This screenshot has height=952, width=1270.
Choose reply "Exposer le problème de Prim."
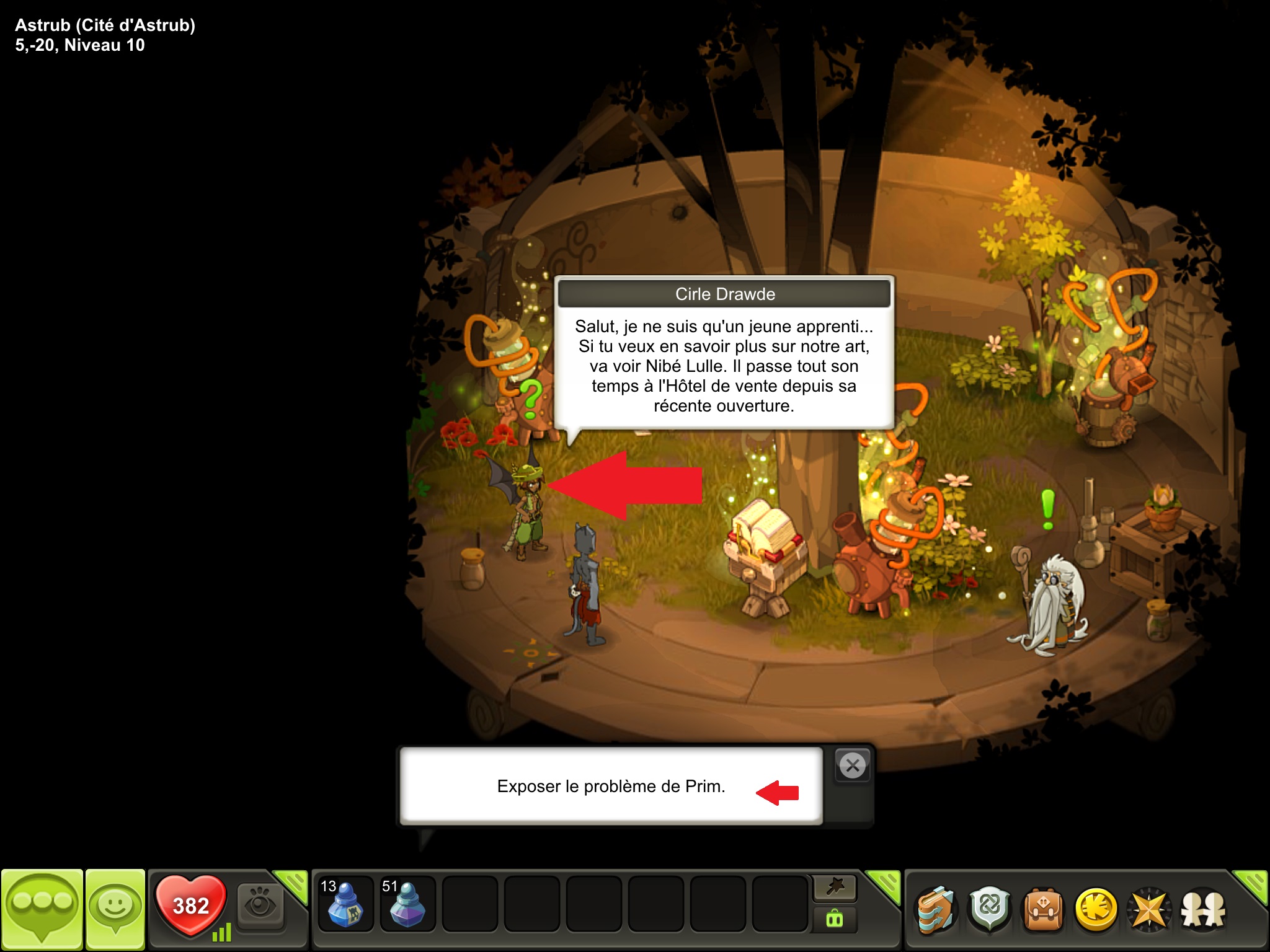click(611, 787)
